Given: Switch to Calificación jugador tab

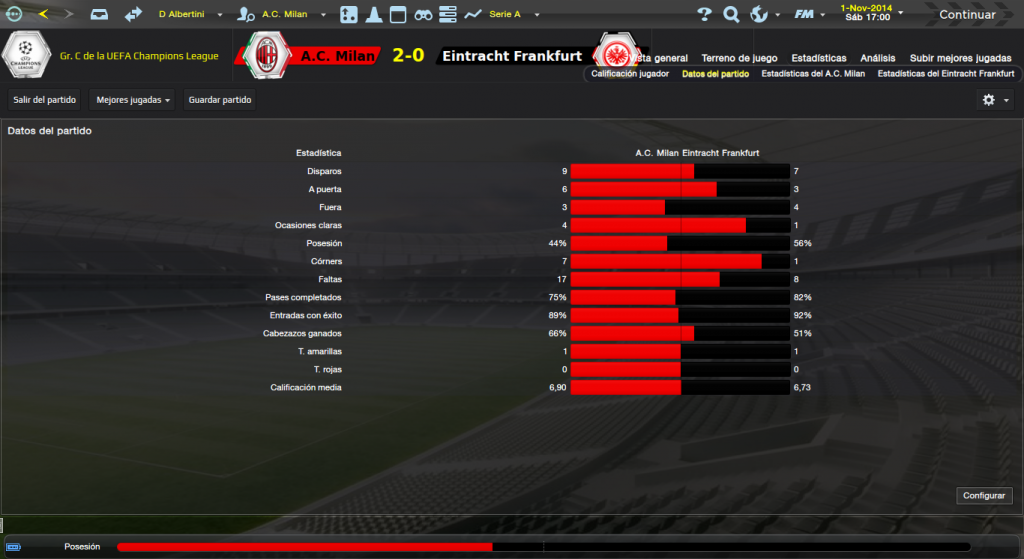Looking at the screenshot, I should click(x=630, y=74).
